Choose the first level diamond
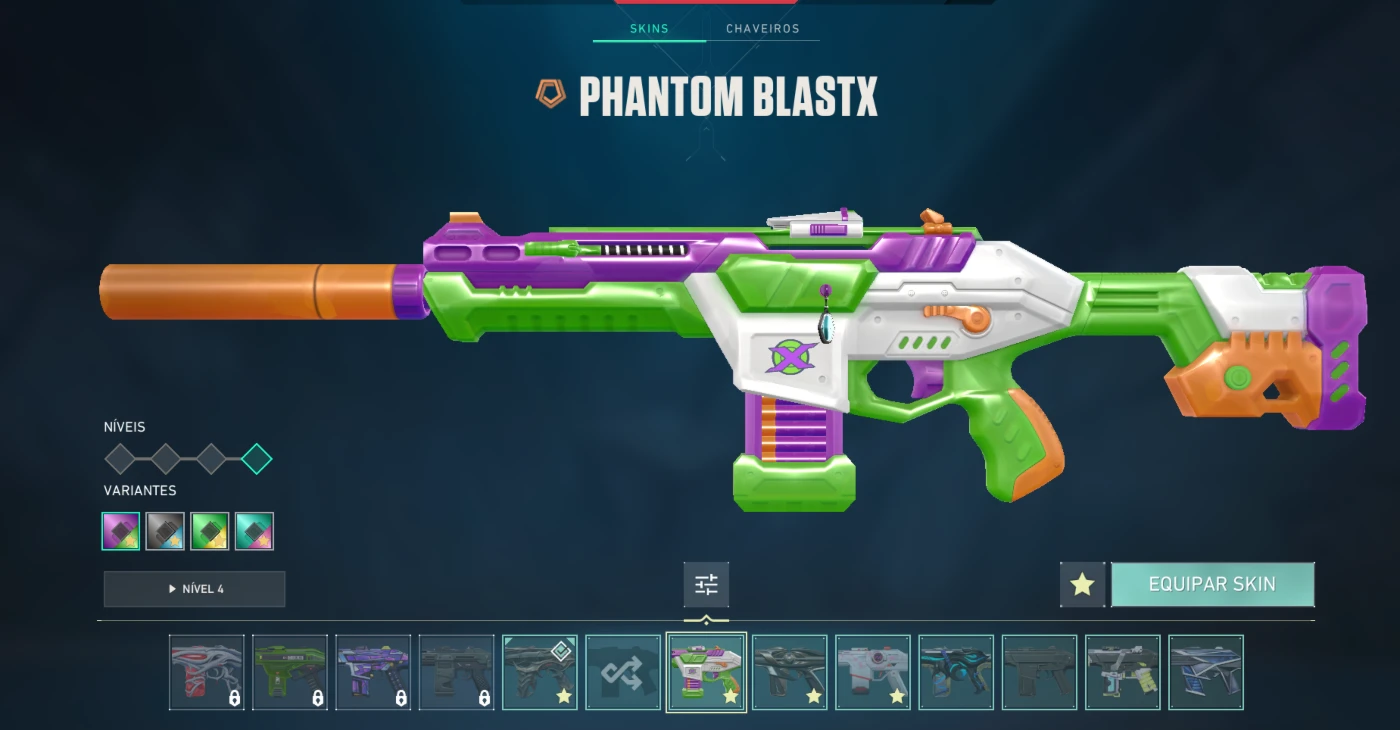 click(x=120, y=459)
